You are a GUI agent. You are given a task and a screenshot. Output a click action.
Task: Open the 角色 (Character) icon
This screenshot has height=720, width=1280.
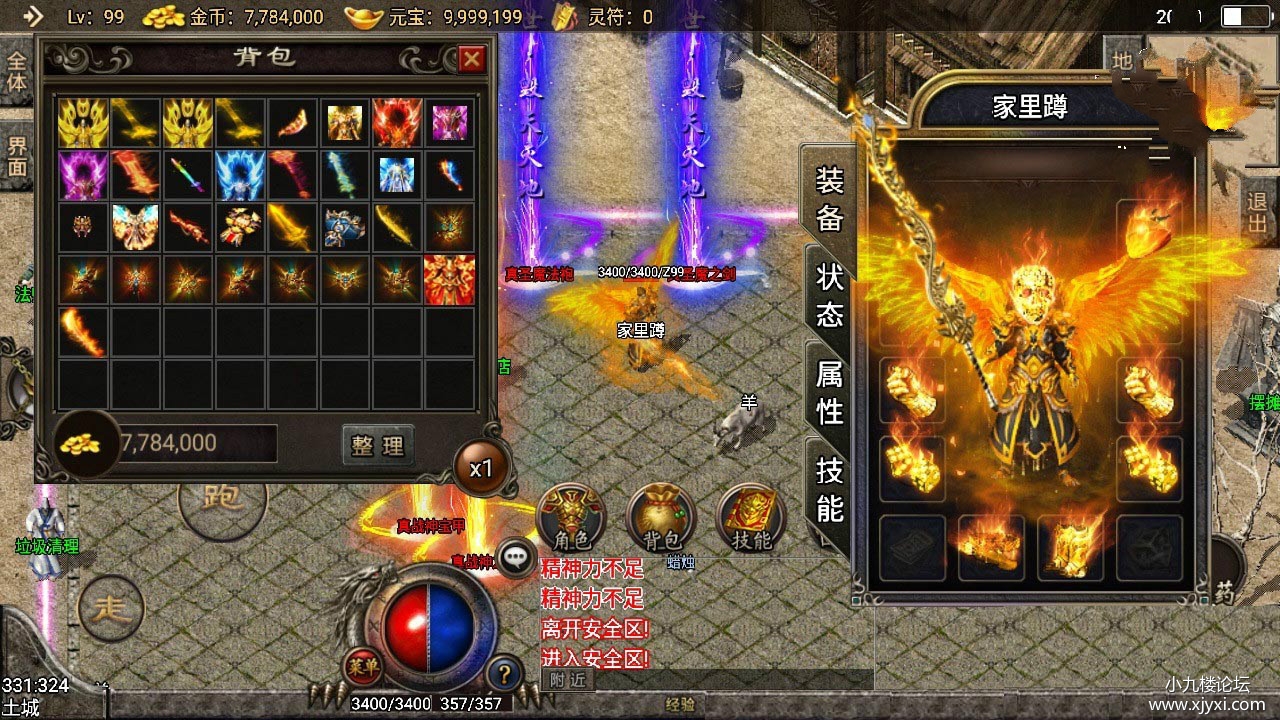572,518
